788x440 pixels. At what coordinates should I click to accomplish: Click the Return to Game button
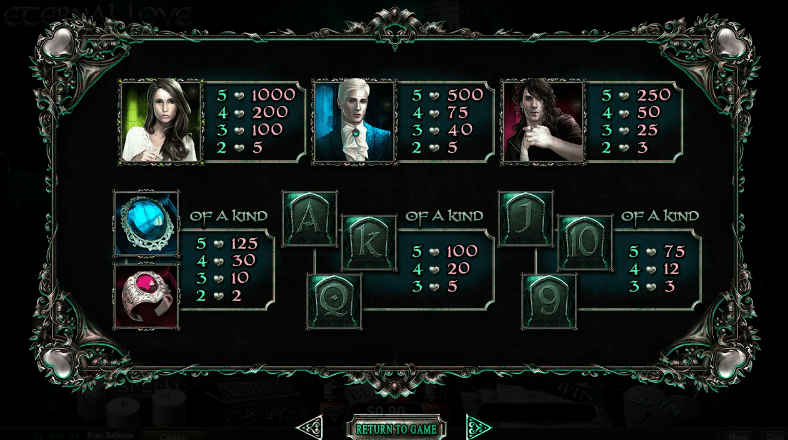click(396, 429)
